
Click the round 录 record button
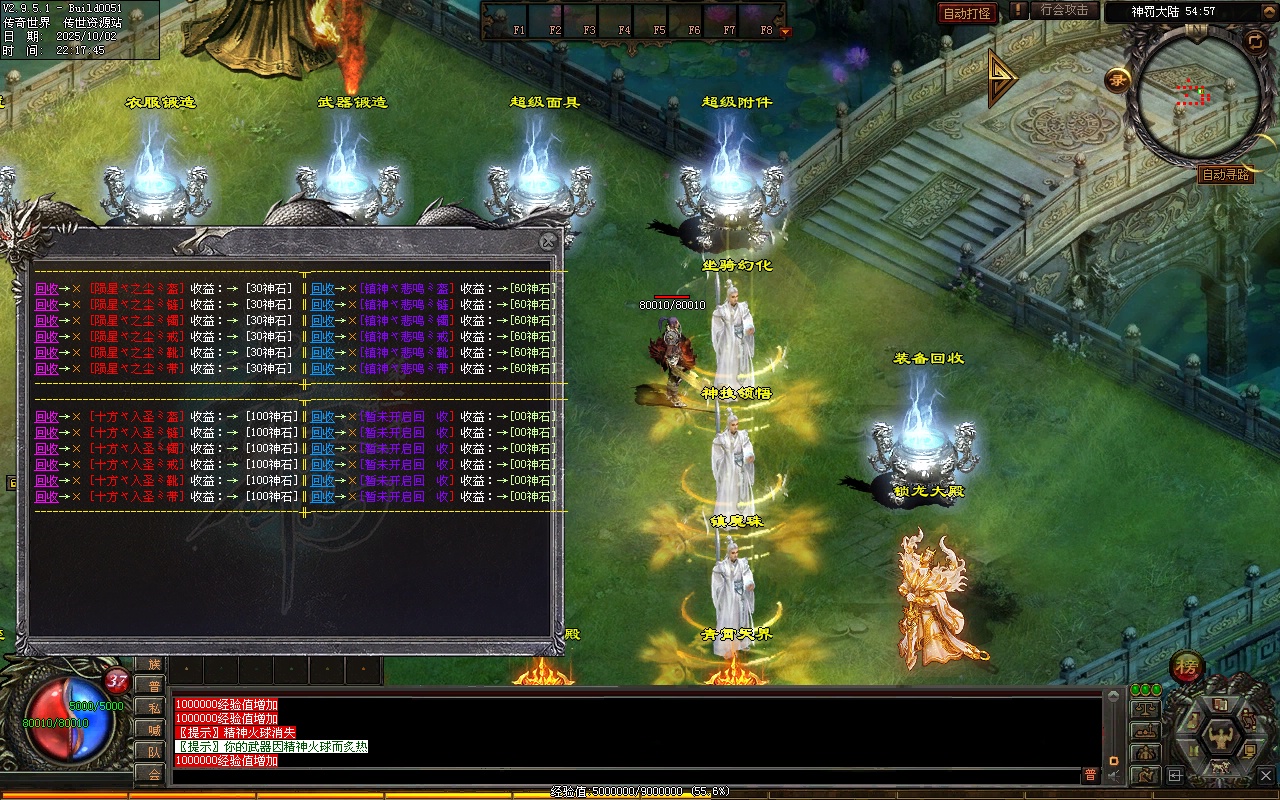point(1117,80)
